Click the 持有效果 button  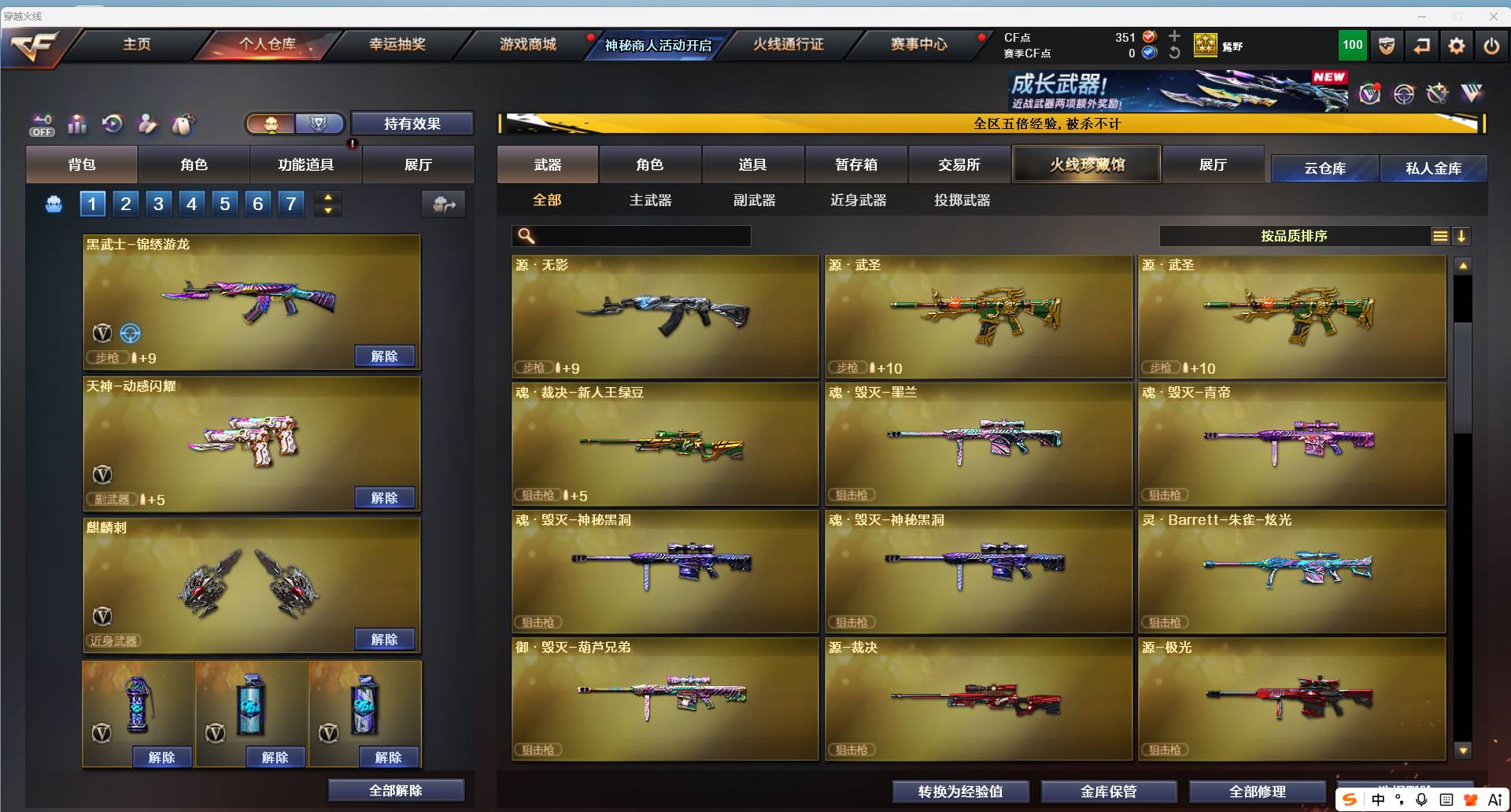tap(412, 124)
